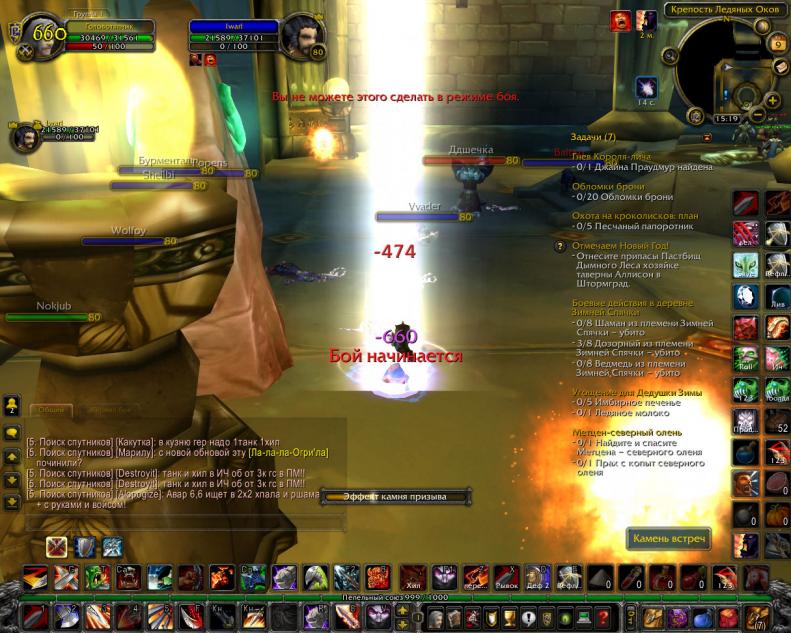Click the screaming face buff icon
This screenshot has width=791, height=633.
(621, 19)
